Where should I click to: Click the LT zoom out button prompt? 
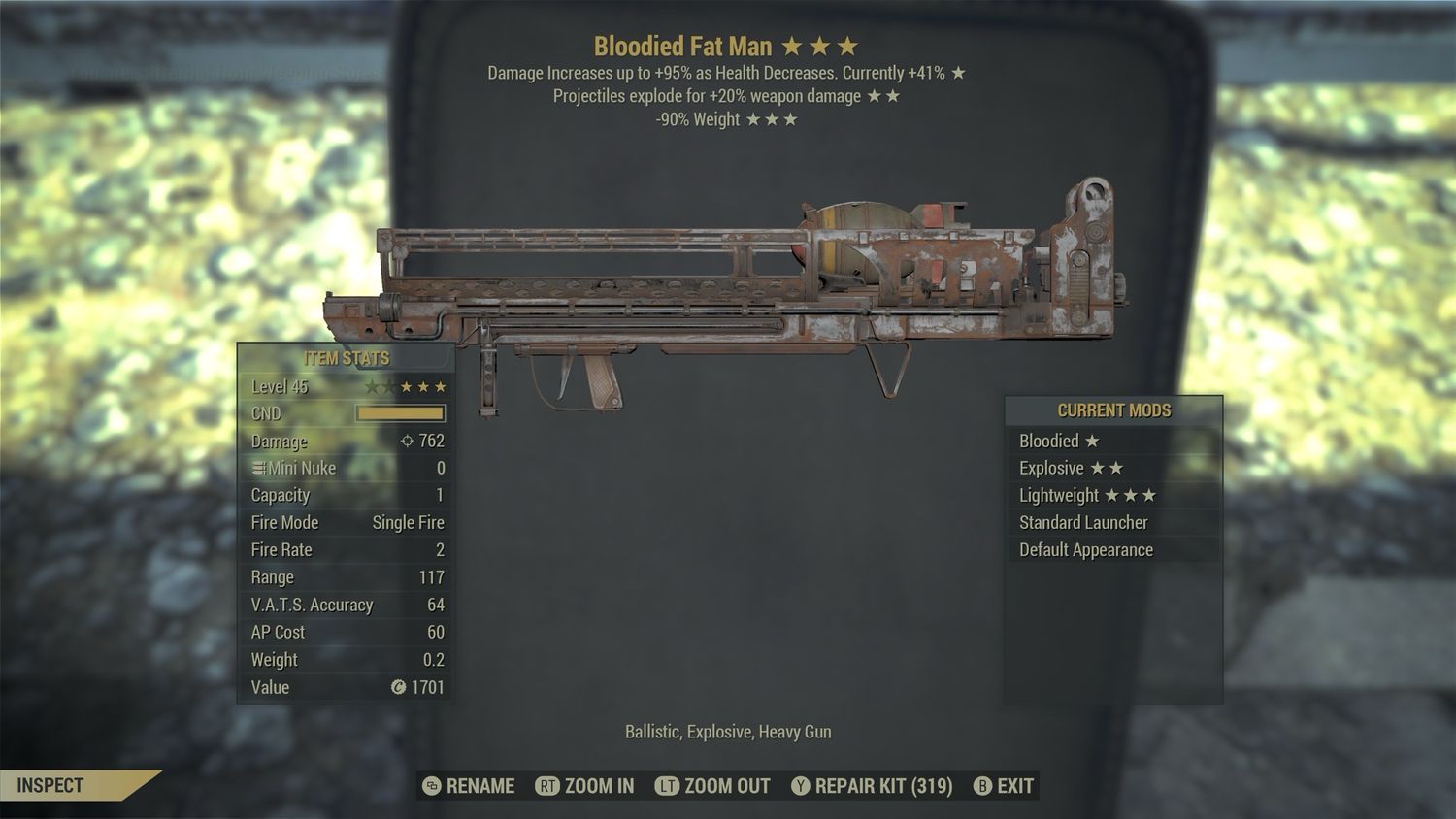[x=668, y=787]
